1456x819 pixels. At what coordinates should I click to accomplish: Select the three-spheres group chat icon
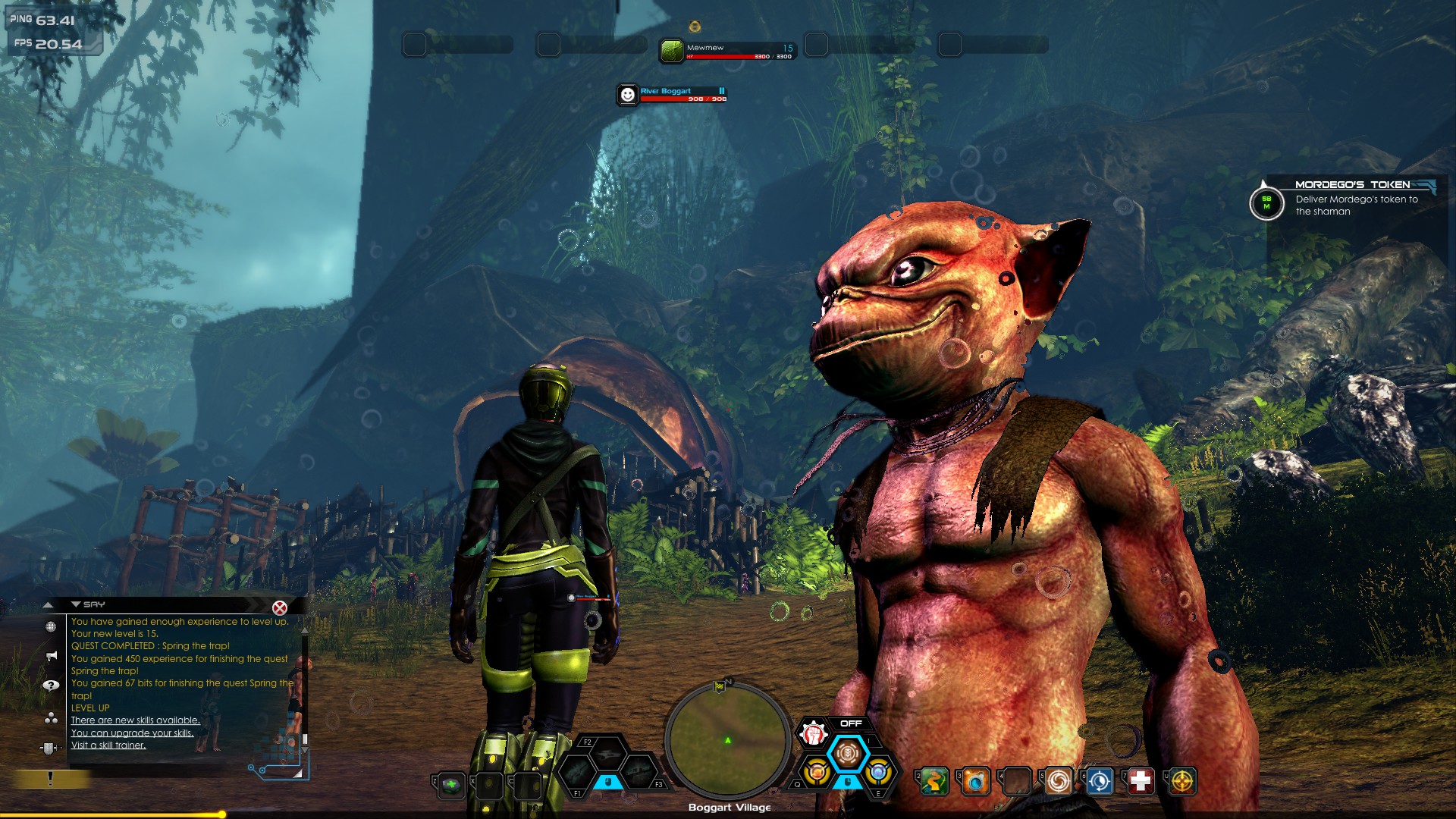[x=51, y=717]
